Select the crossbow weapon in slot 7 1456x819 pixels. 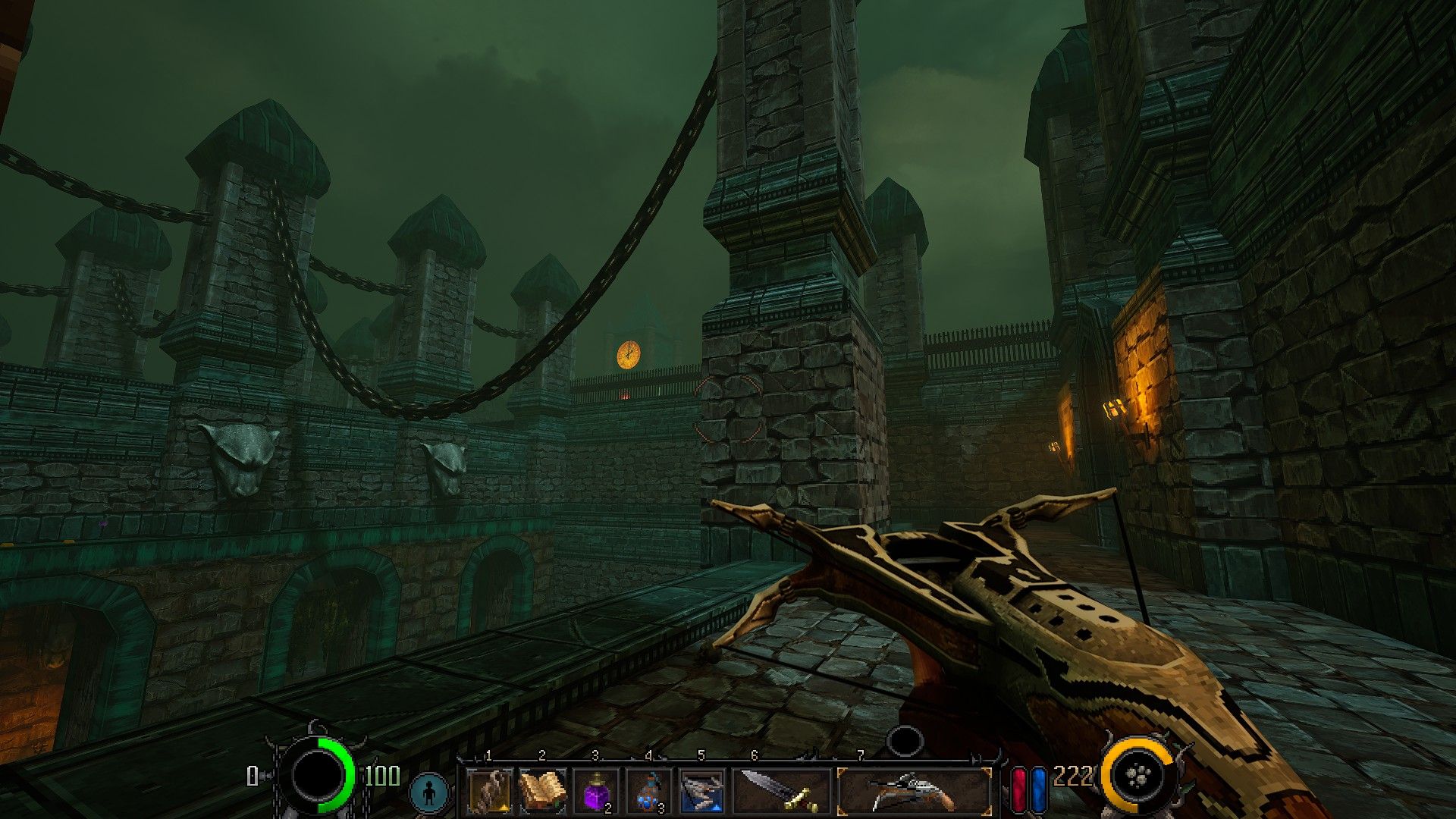[914, 791]
